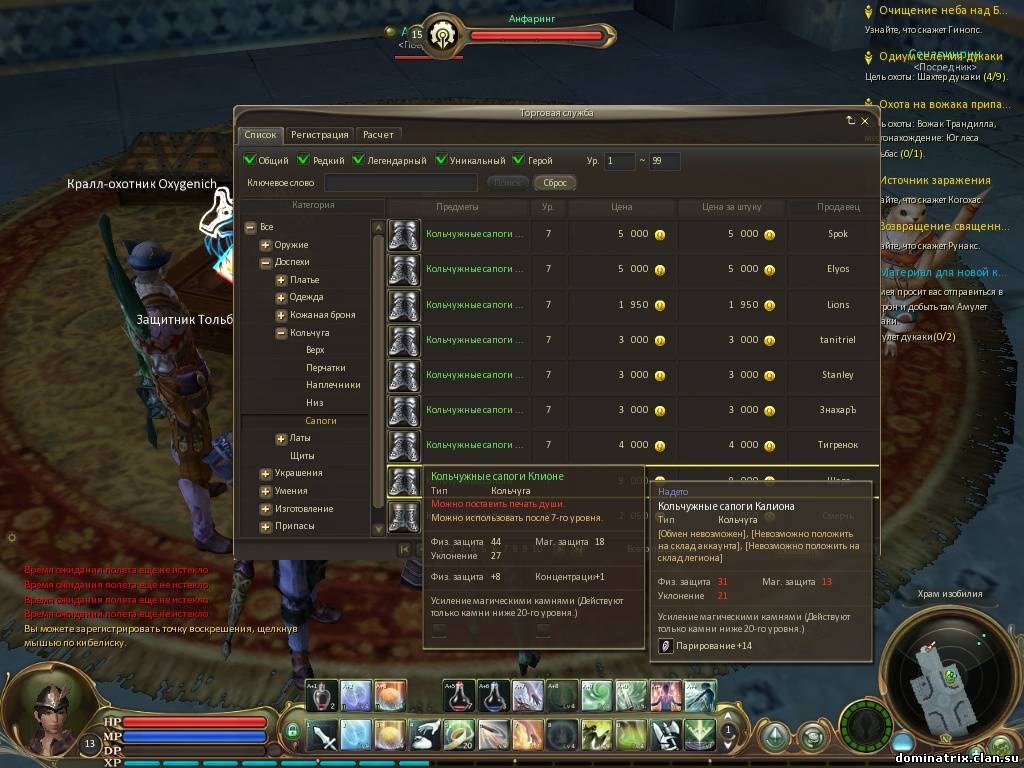Toggle the Общий quality checkbox

(x=250, y=160)
